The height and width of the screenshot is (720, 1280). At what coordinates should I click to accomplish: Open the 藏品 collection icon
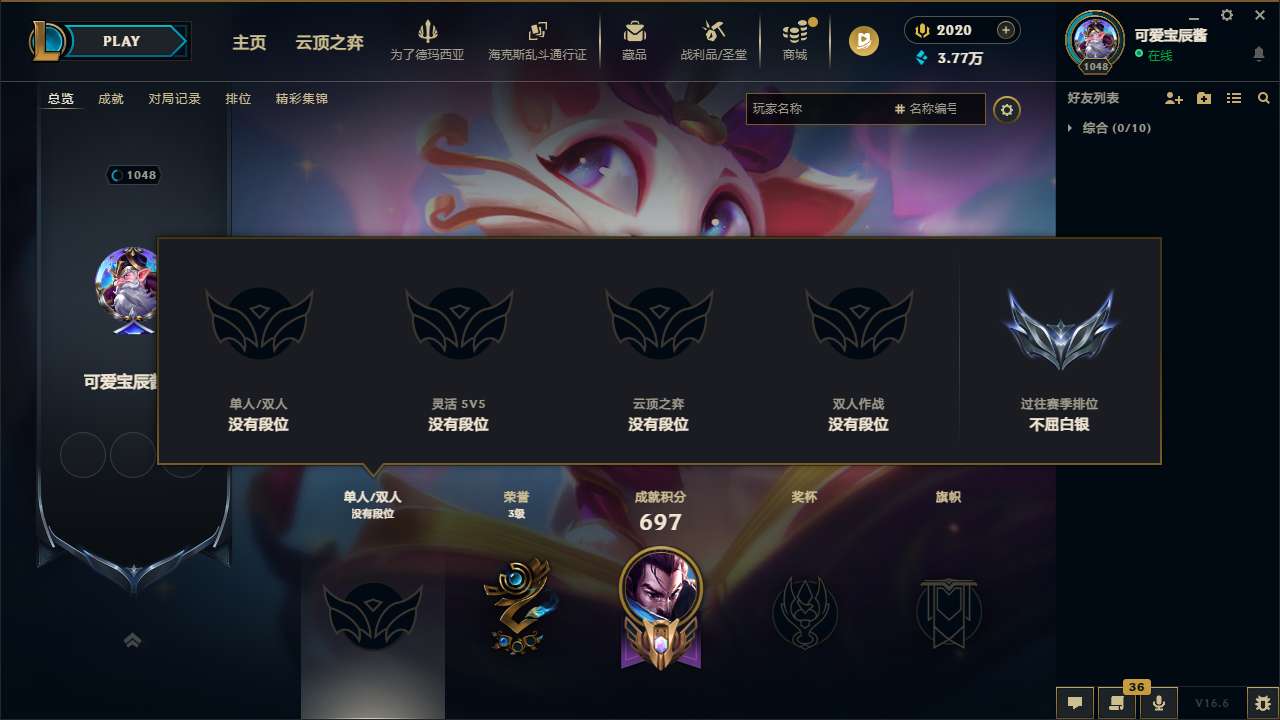tap(634, 40)
